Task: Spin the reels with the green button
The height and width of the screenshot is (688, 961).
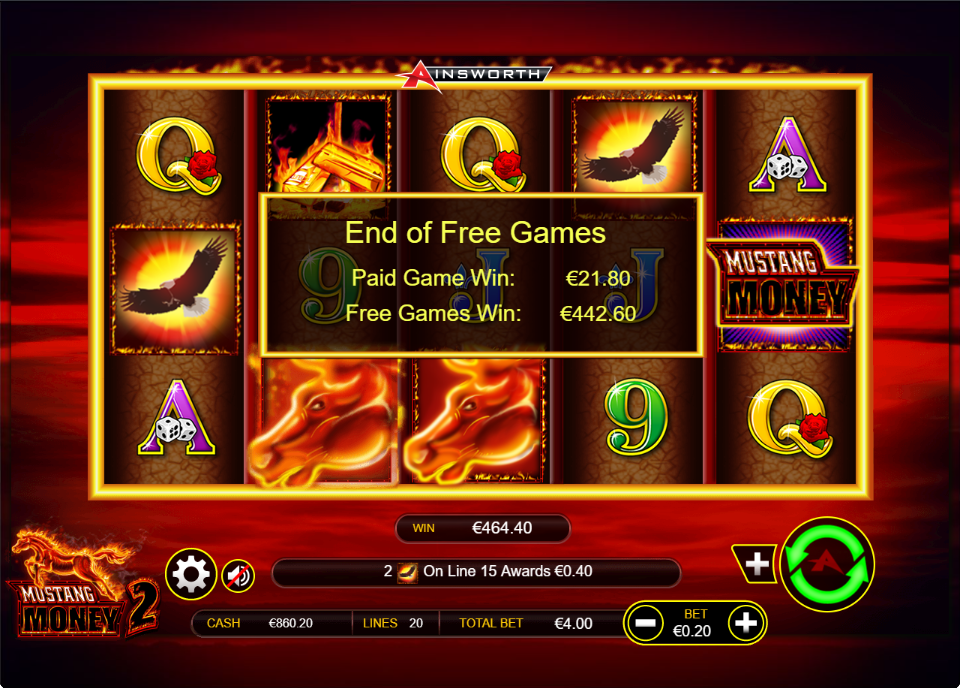Action: click(826, 565)
